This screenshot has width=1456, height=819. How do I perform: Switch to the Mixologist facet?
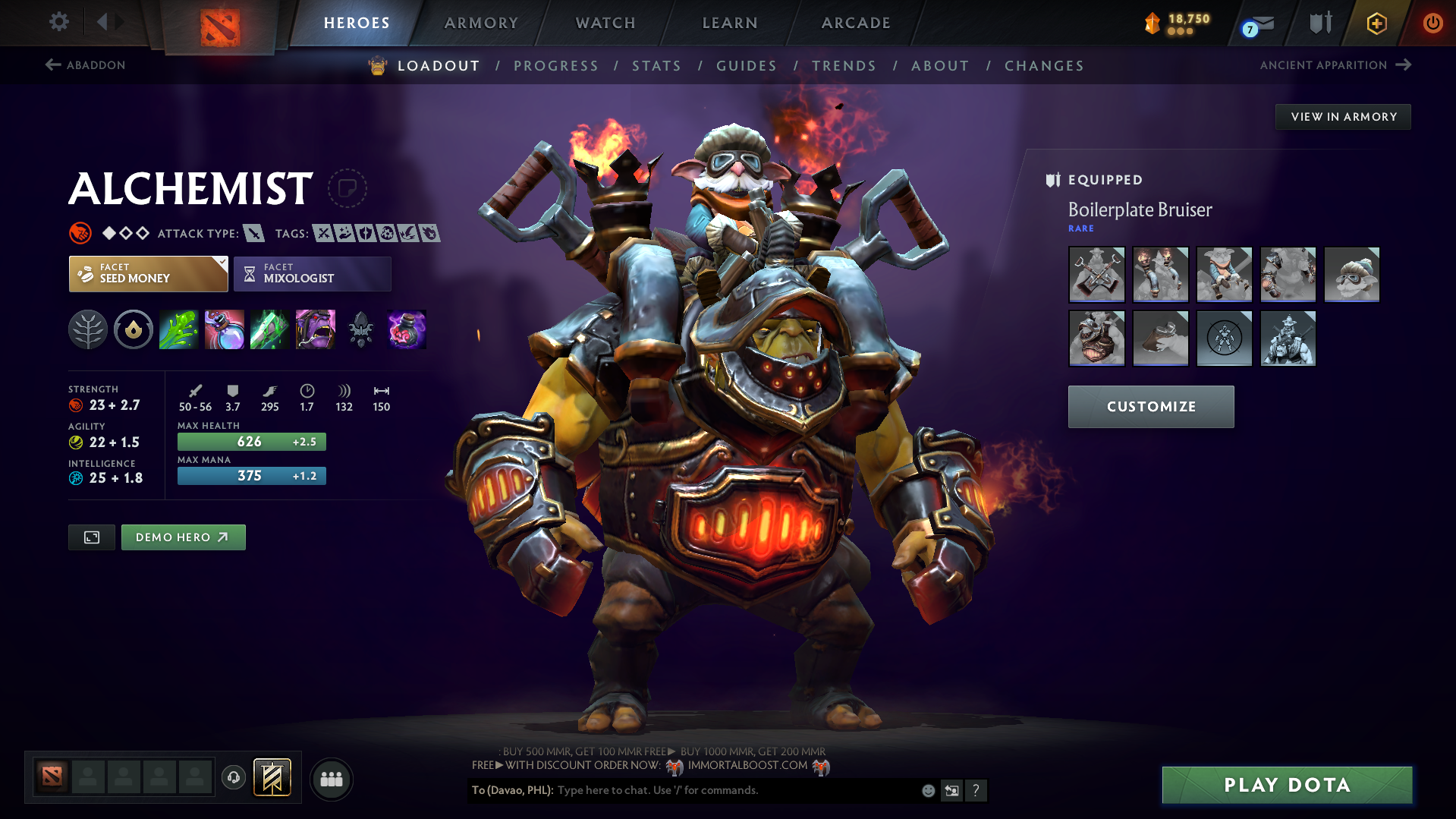click(312, 273)
